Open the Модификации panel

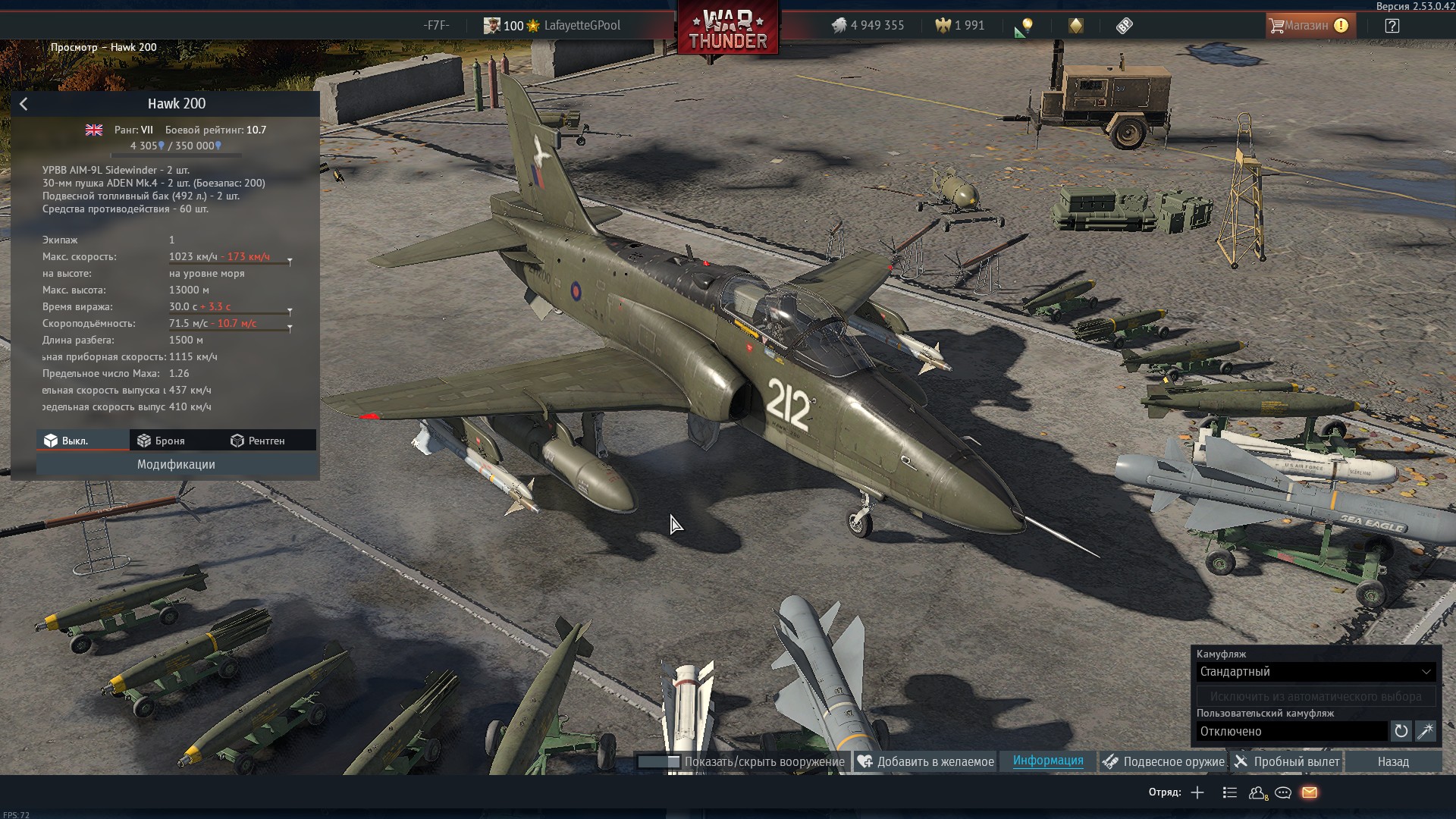point(176,464)
